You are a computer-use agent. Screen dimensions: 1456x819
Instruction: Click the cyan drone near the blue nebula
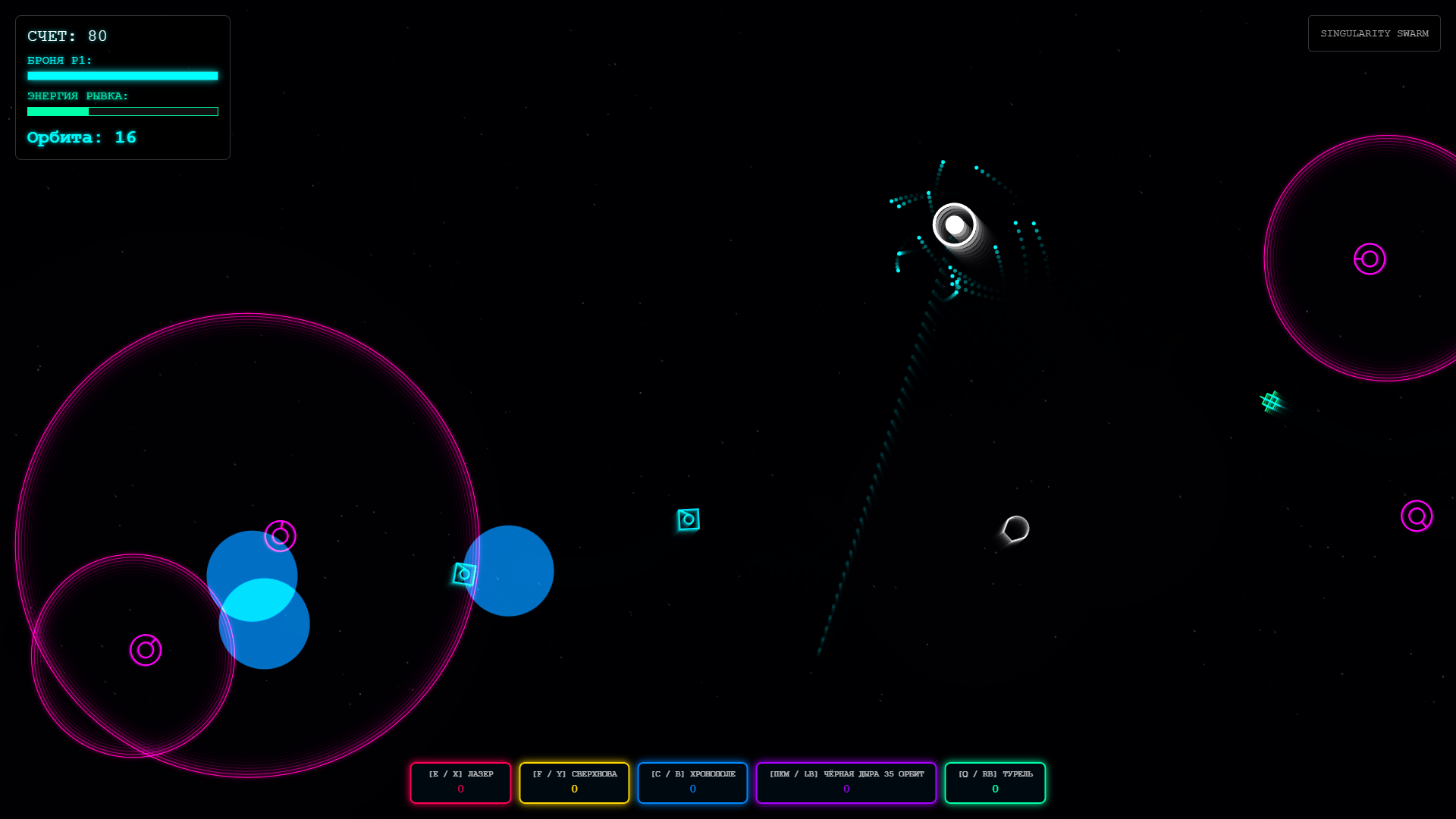464,574
